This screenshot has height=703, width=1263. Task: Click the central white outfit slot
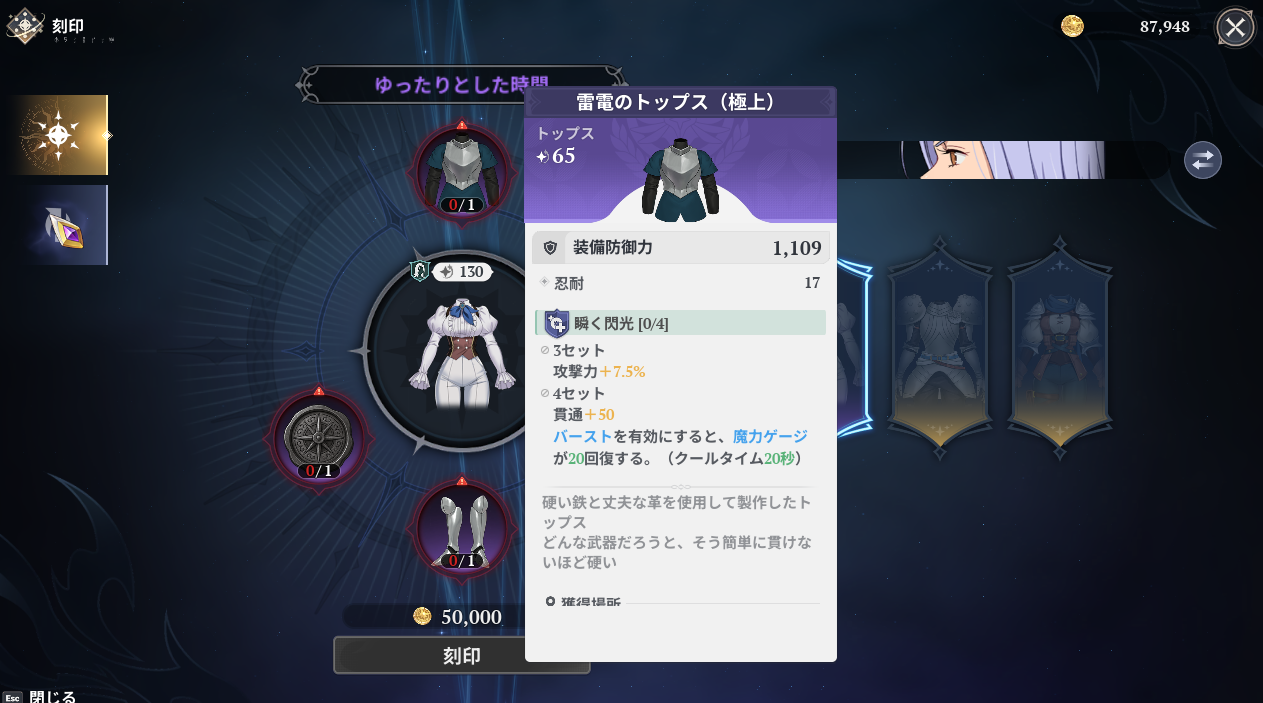coord(460,350)
